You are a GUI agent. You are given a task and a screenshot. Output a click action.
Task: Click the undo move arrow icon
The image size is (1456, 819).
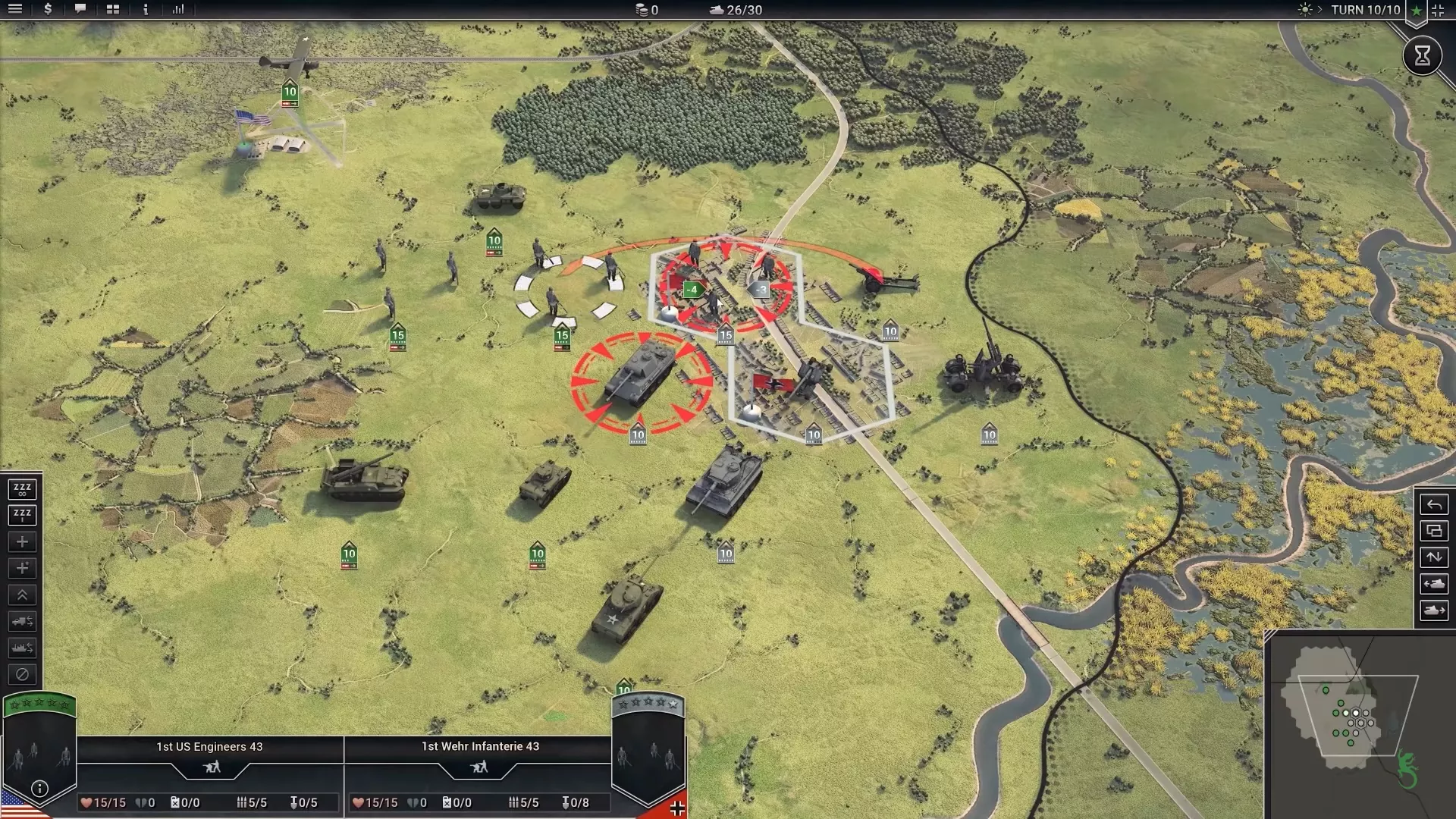coord(1435,504)
